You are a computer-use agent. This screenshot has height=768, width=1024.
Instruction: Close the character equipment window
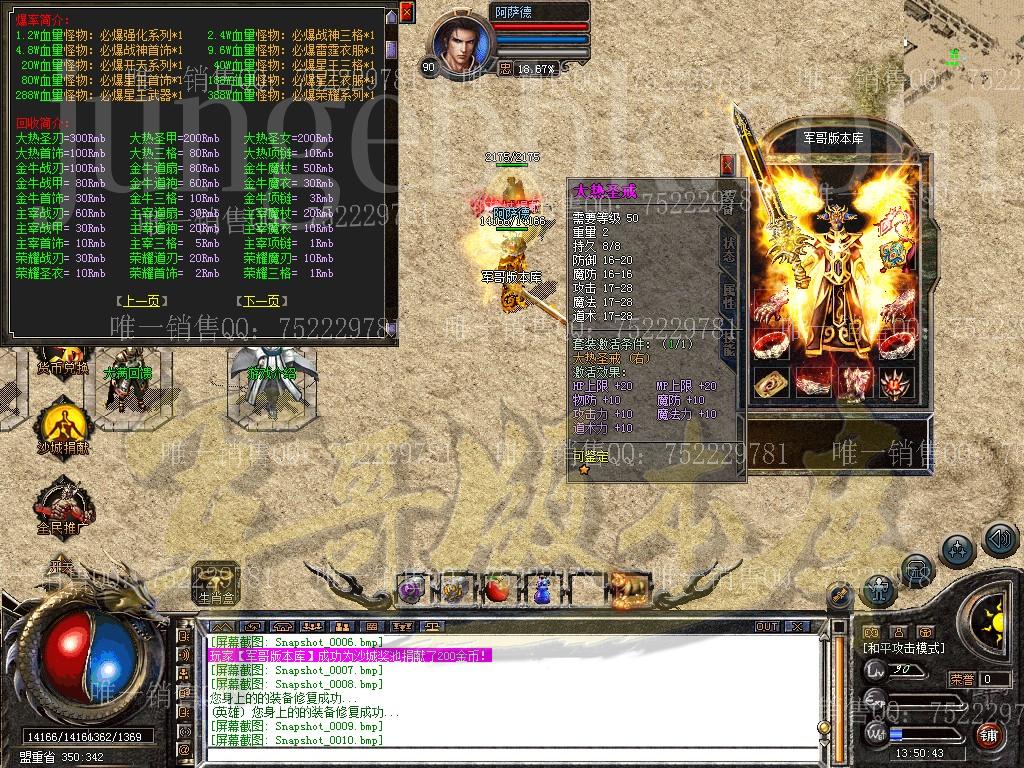pos(727,165)
